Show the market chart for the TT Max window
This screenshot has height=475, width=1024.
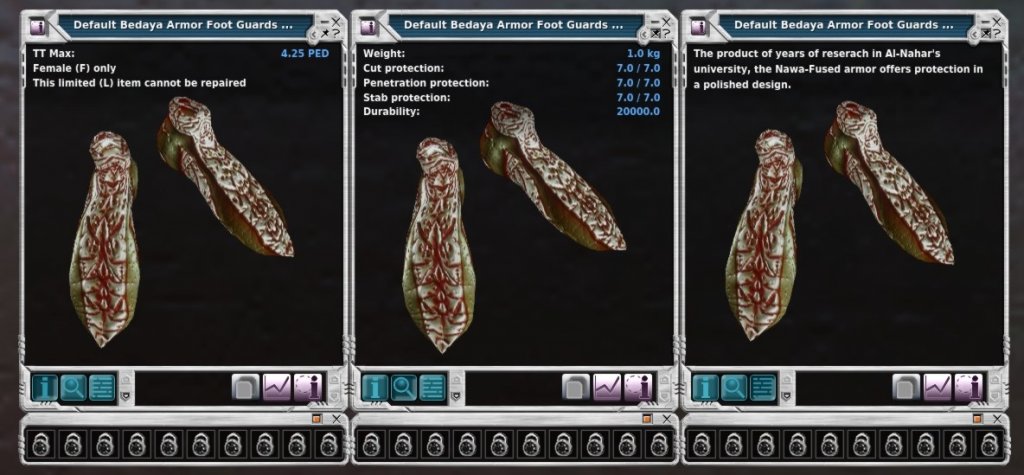point(276,387)
